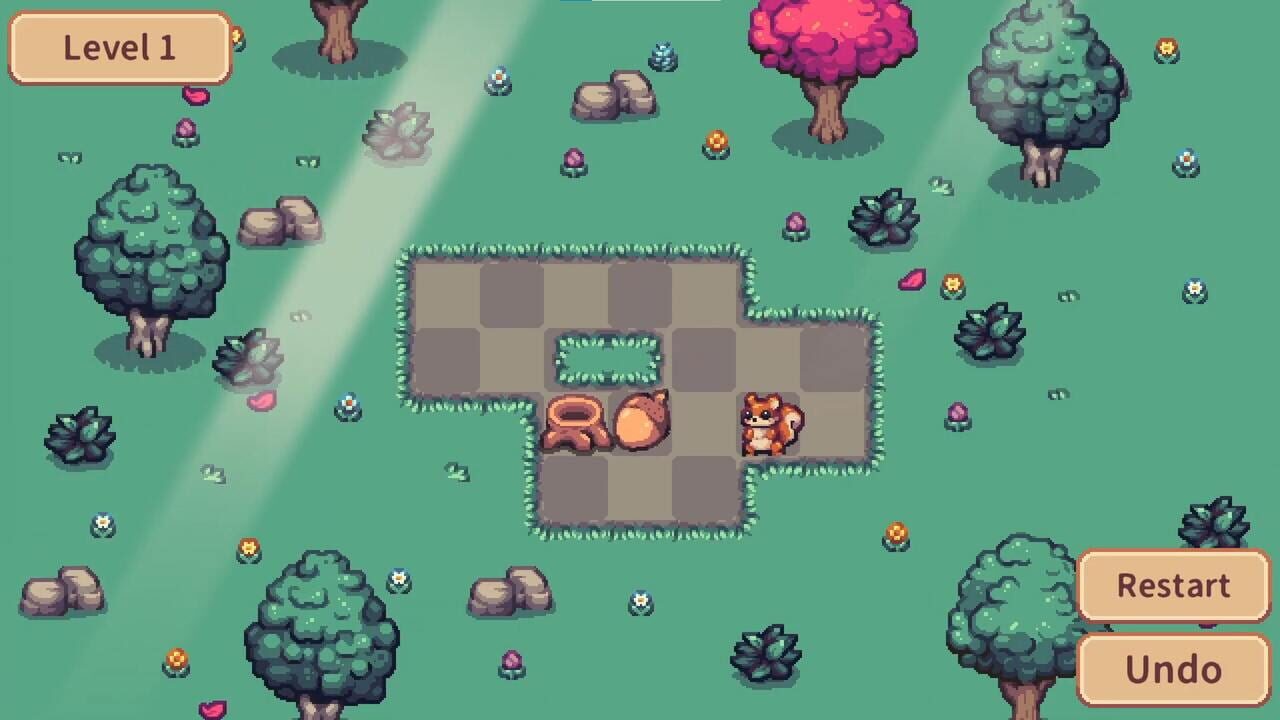Select the grass-bordered gap tile above the acorn
Screen dimensions: 1280x720
click(x=604, y=358)
